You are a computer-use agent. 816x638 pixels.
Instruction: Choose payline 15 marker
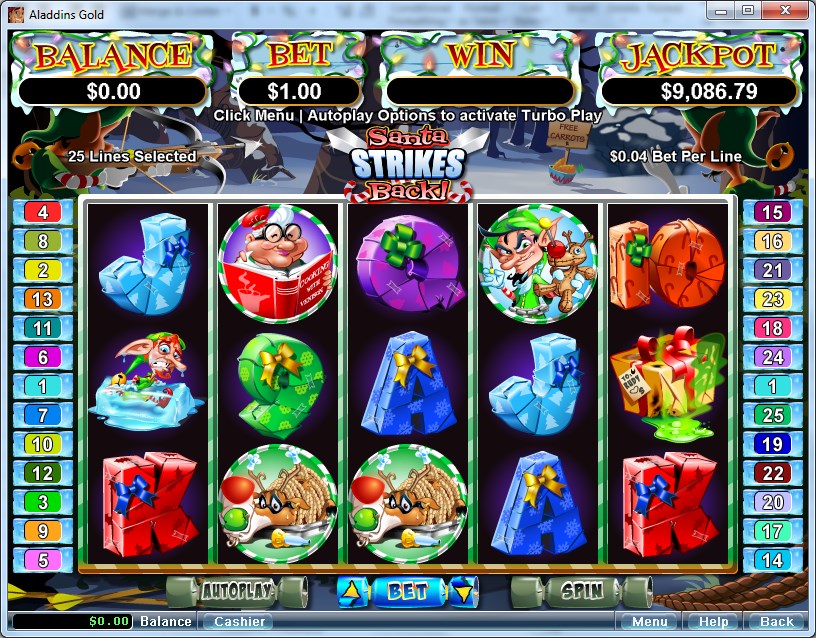[771, 212]
